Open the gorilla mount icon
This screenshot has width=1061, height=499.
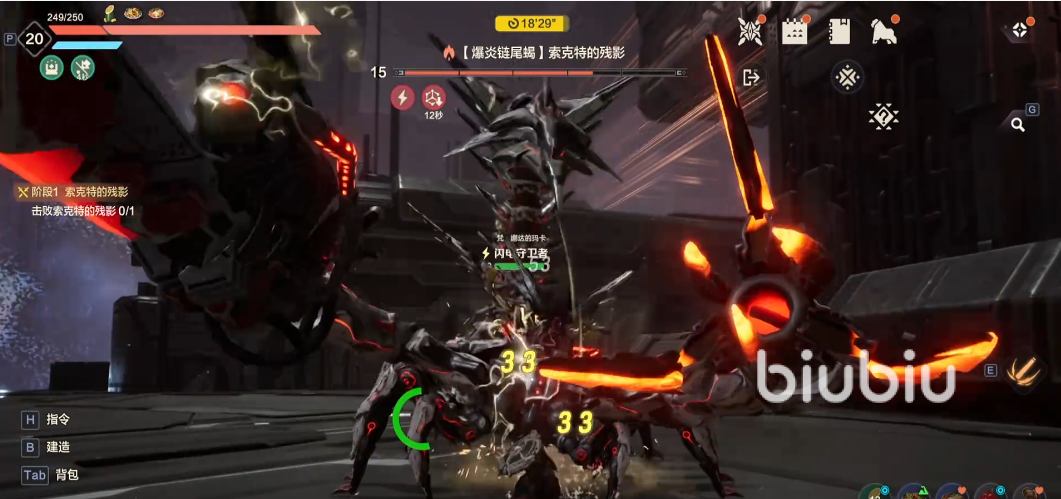tap(883, 31)
